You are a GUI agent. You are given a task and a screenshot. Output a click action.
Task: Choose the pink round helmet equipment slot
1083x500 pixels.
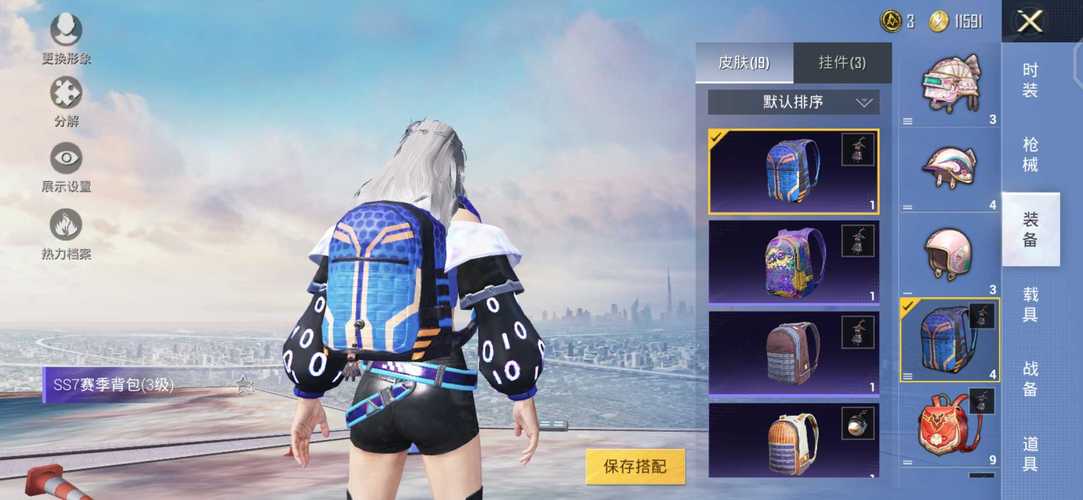pyautogui.click(x=949, y=256)
